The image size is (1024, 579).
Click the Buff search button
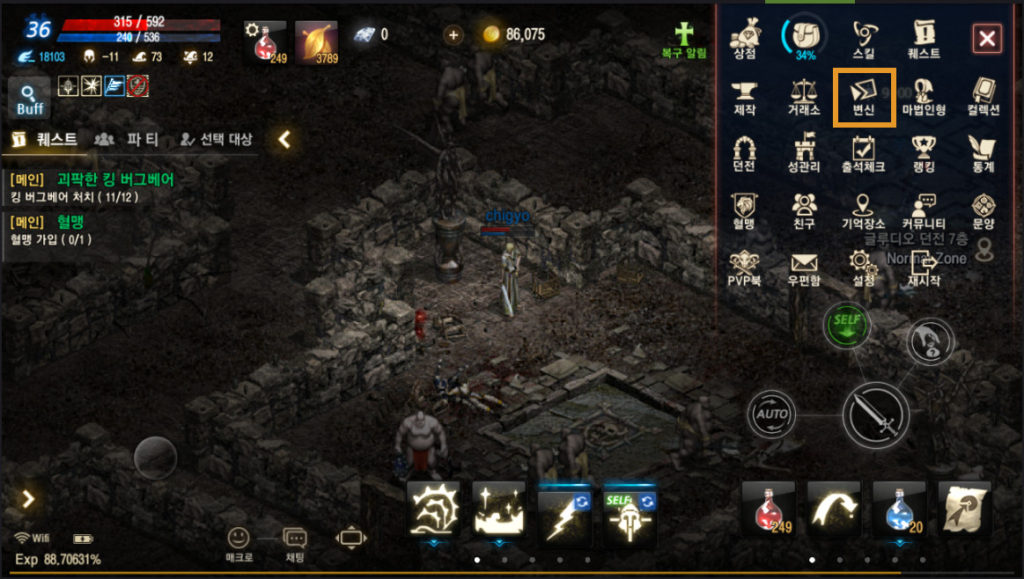tap(30, 99)
